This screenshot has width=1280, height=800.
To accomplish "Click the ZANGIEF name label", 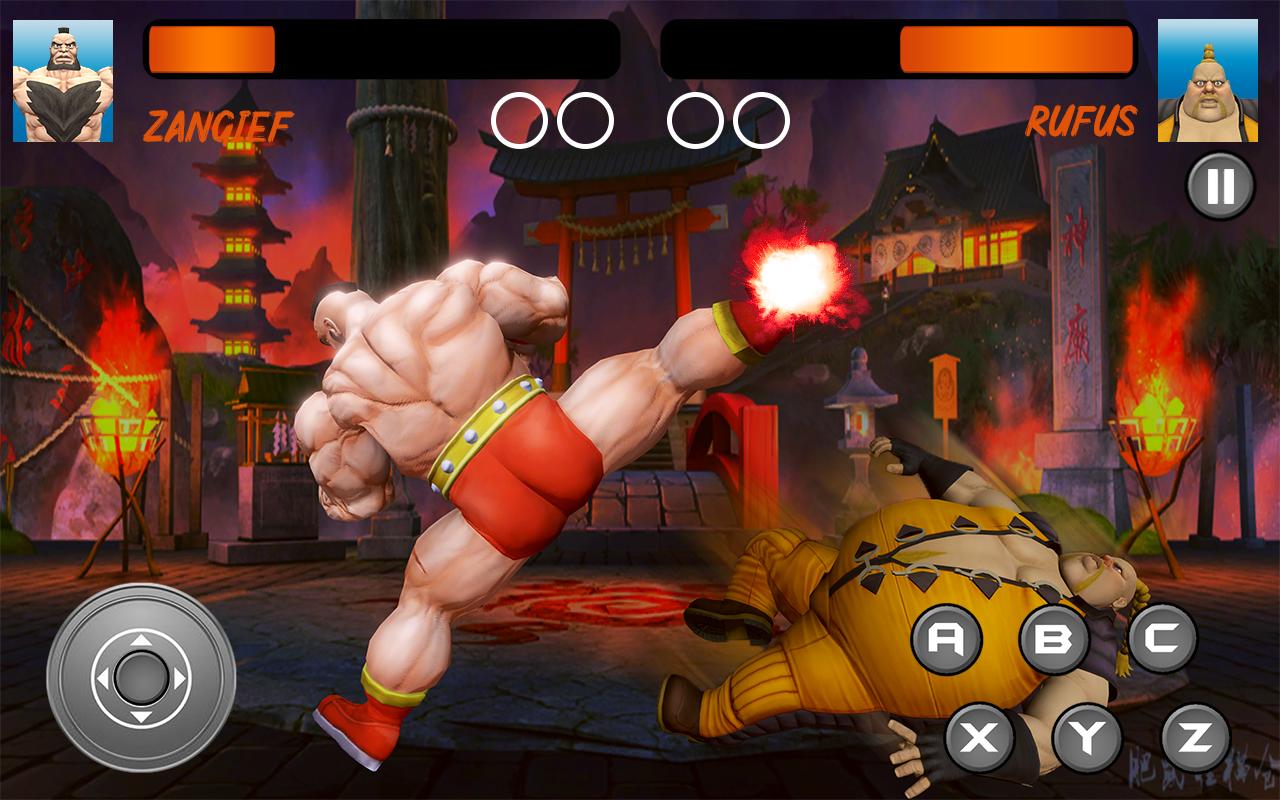I will tap(217, 125).
